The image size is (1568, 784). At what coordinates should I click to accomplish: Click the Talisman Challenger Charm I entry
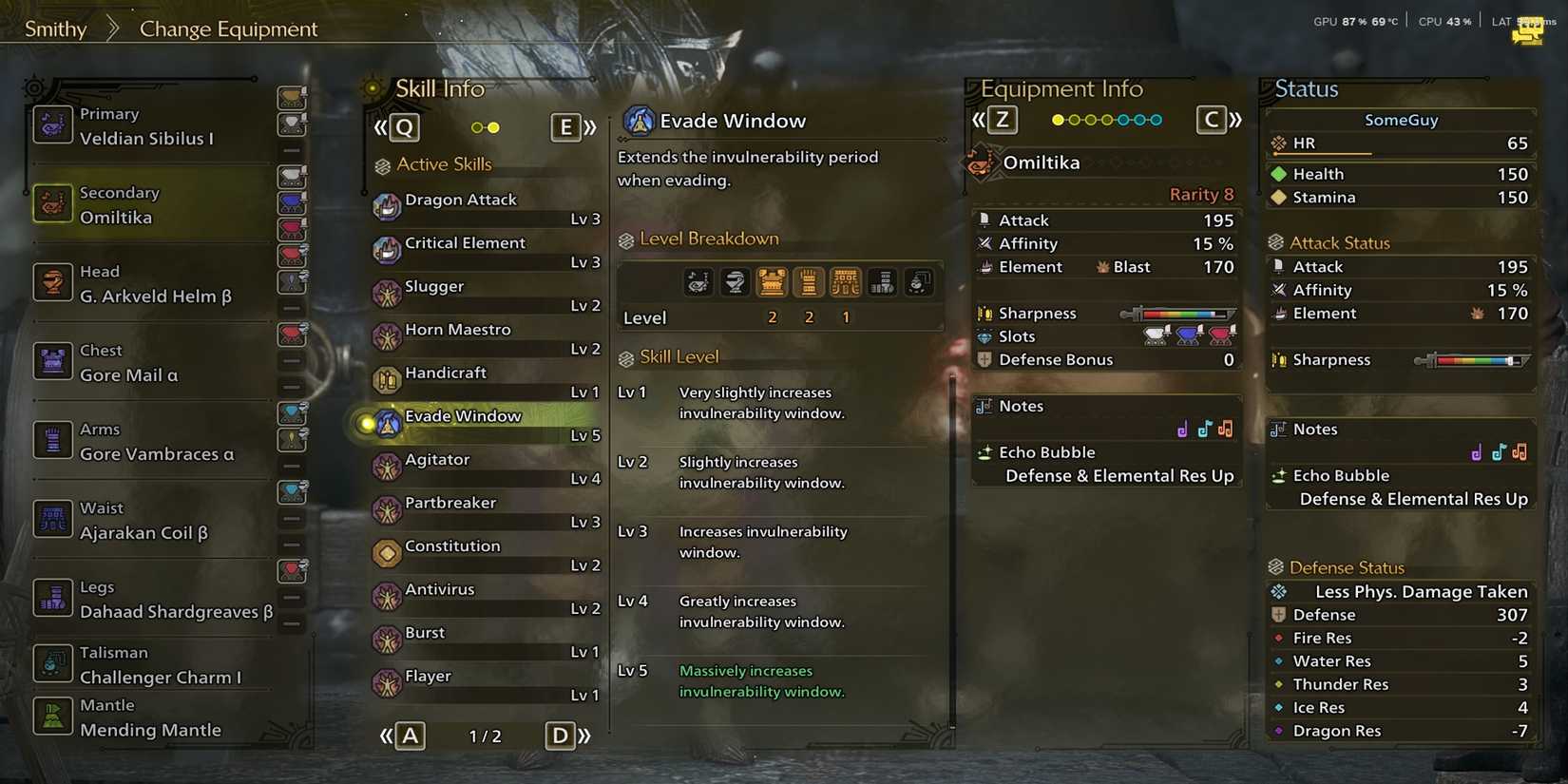(x=143, y=664)
